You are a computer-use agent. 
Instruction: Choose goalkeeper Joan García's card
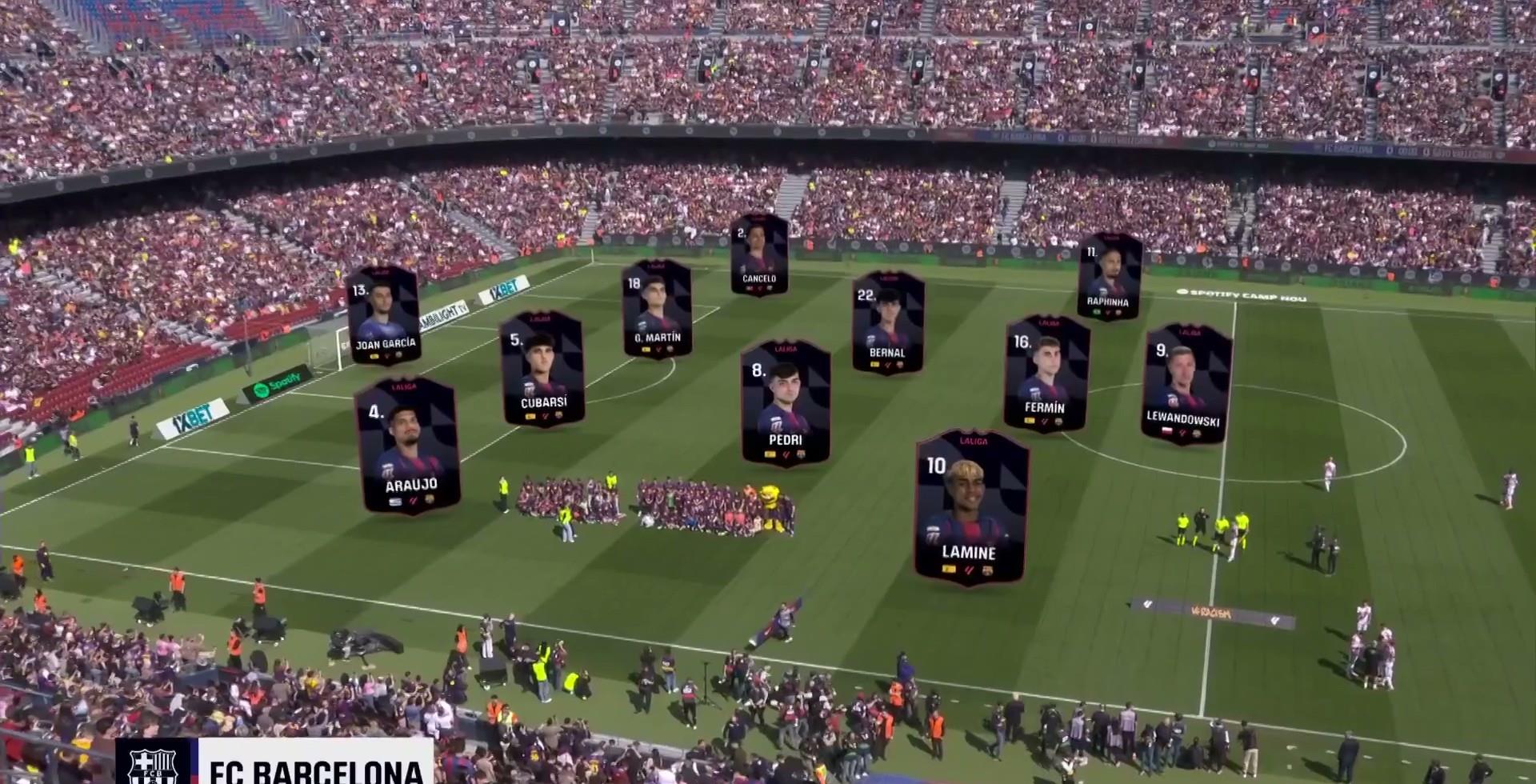(x=384, y=315)
